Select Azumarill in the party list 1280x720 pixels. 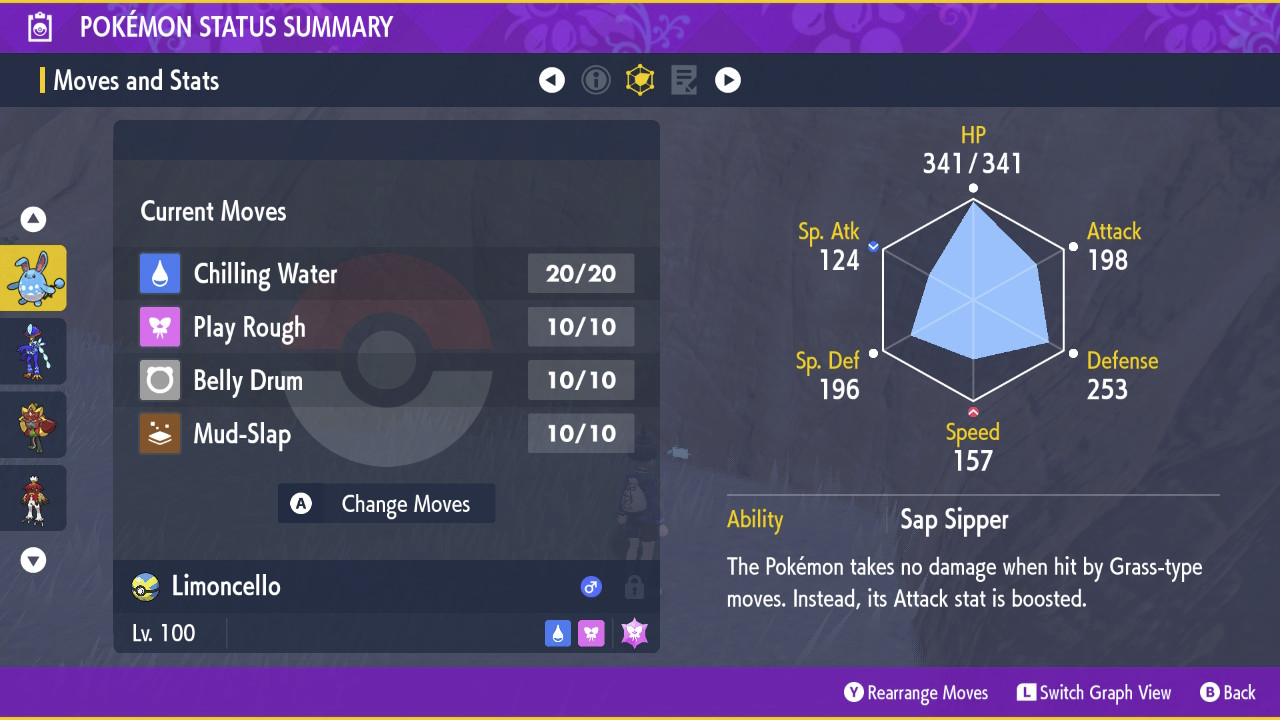tap(34, 278)
